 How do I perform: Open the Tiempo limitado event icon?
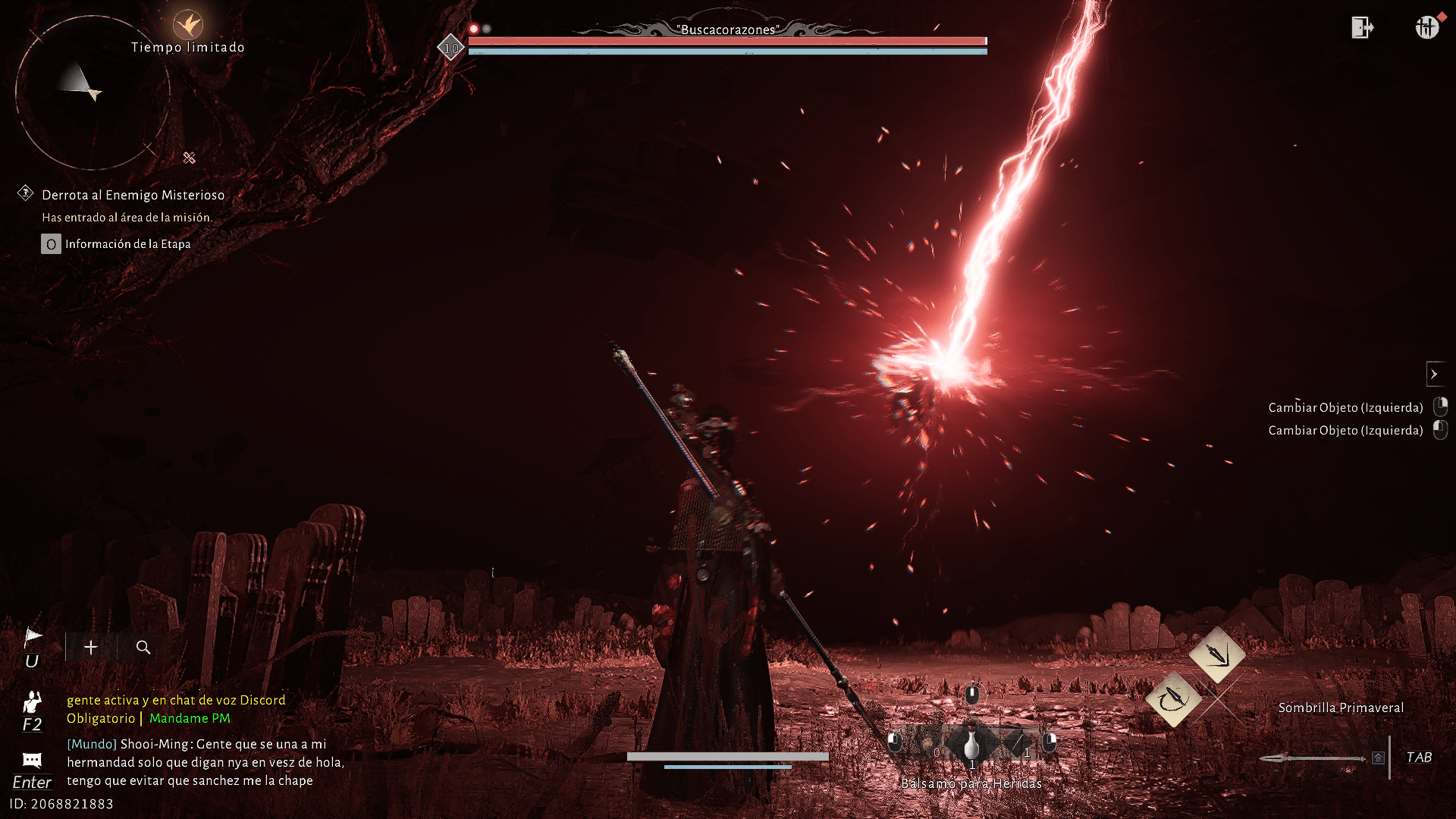click(x=187, y=25)
